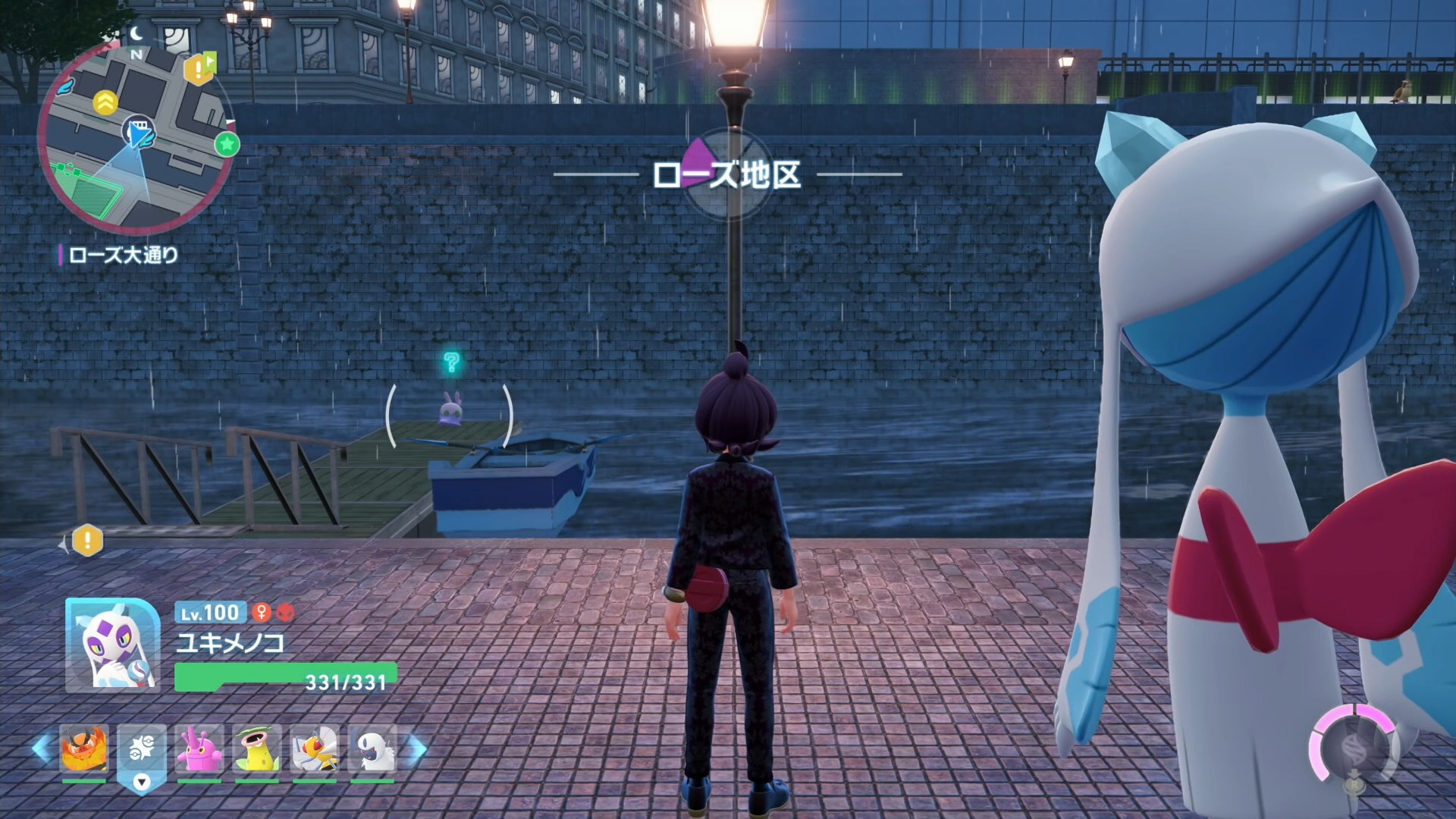Choose Emboar in the party bar
Screen dimensions: 1456x819
pos(84,749)
